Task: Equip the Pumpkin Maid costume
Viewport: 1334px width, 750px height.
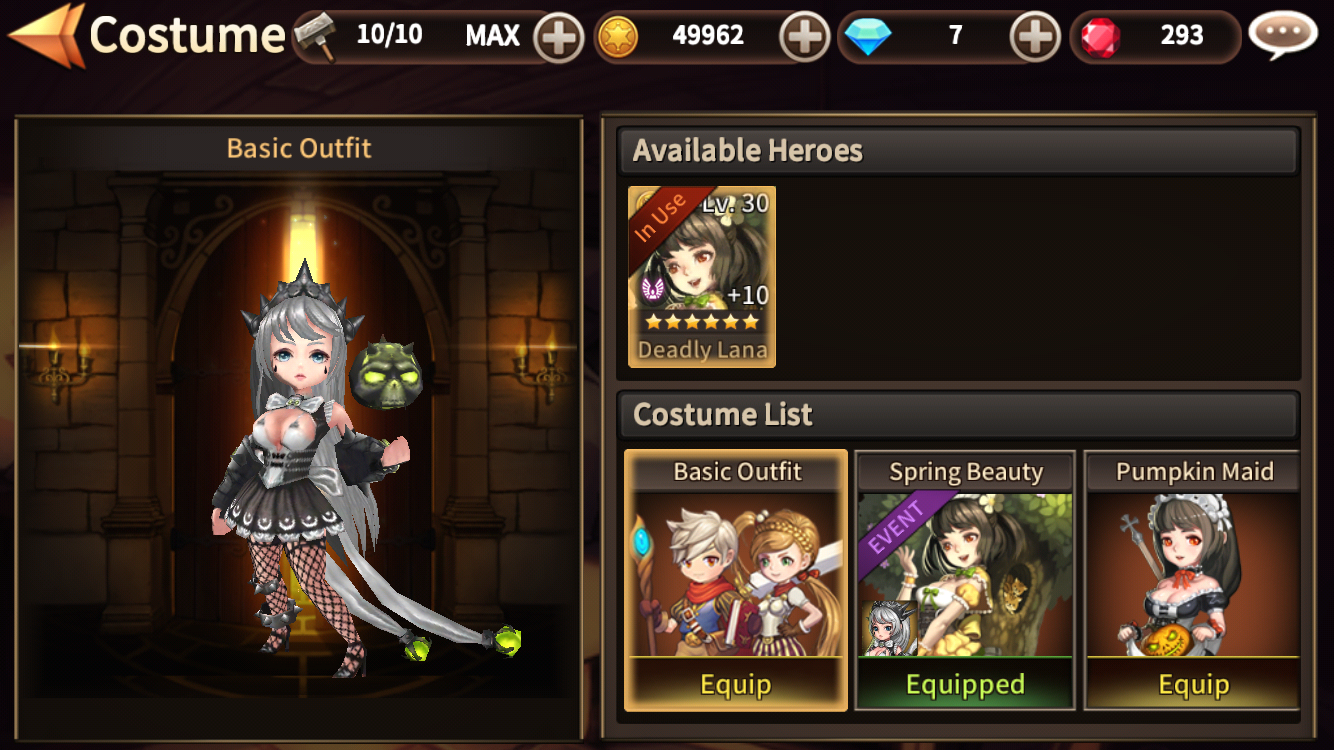Action: click(x=1193, y=685)
